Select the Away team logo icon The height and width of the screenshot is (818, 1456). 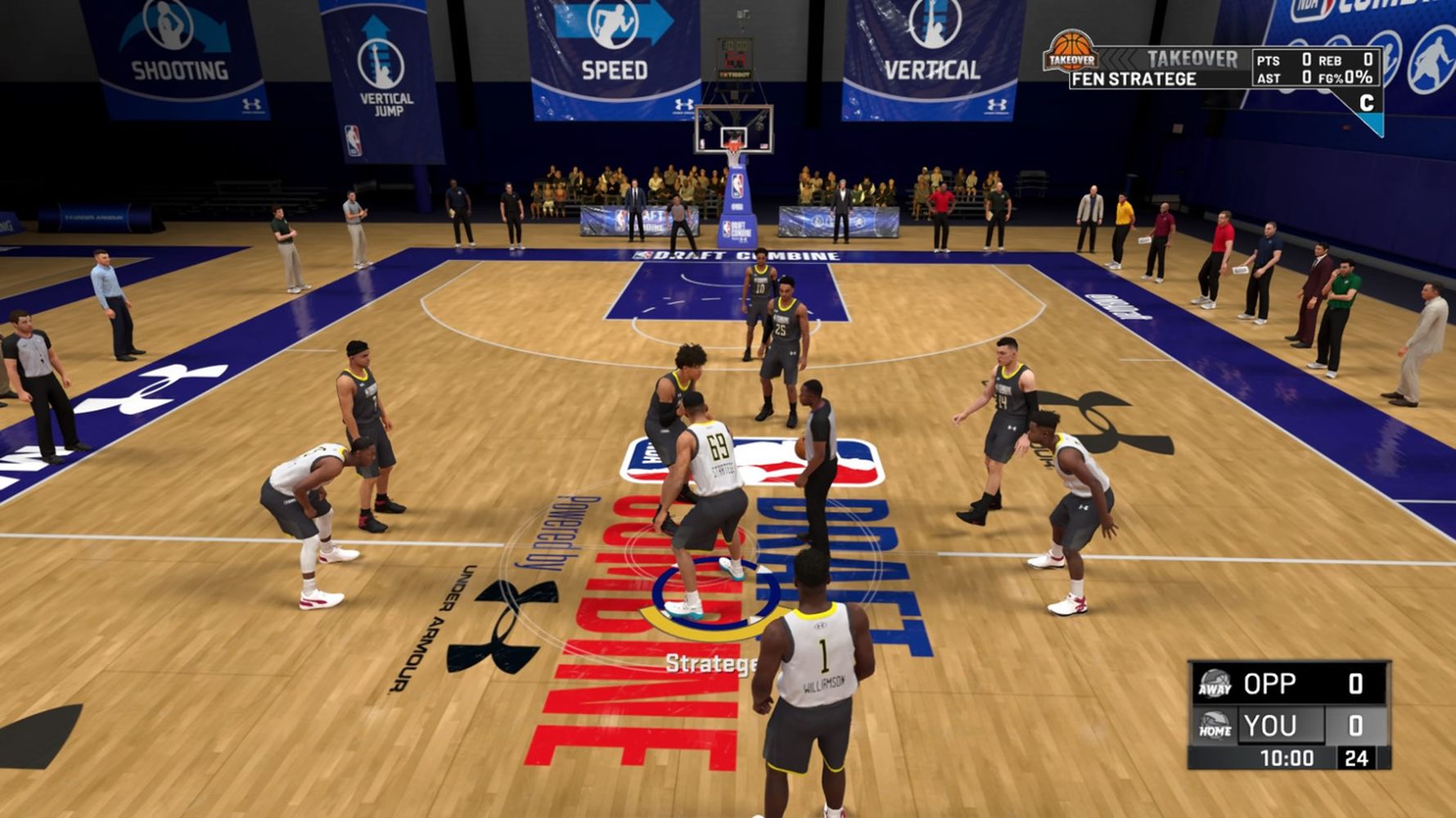point(1215,683)
